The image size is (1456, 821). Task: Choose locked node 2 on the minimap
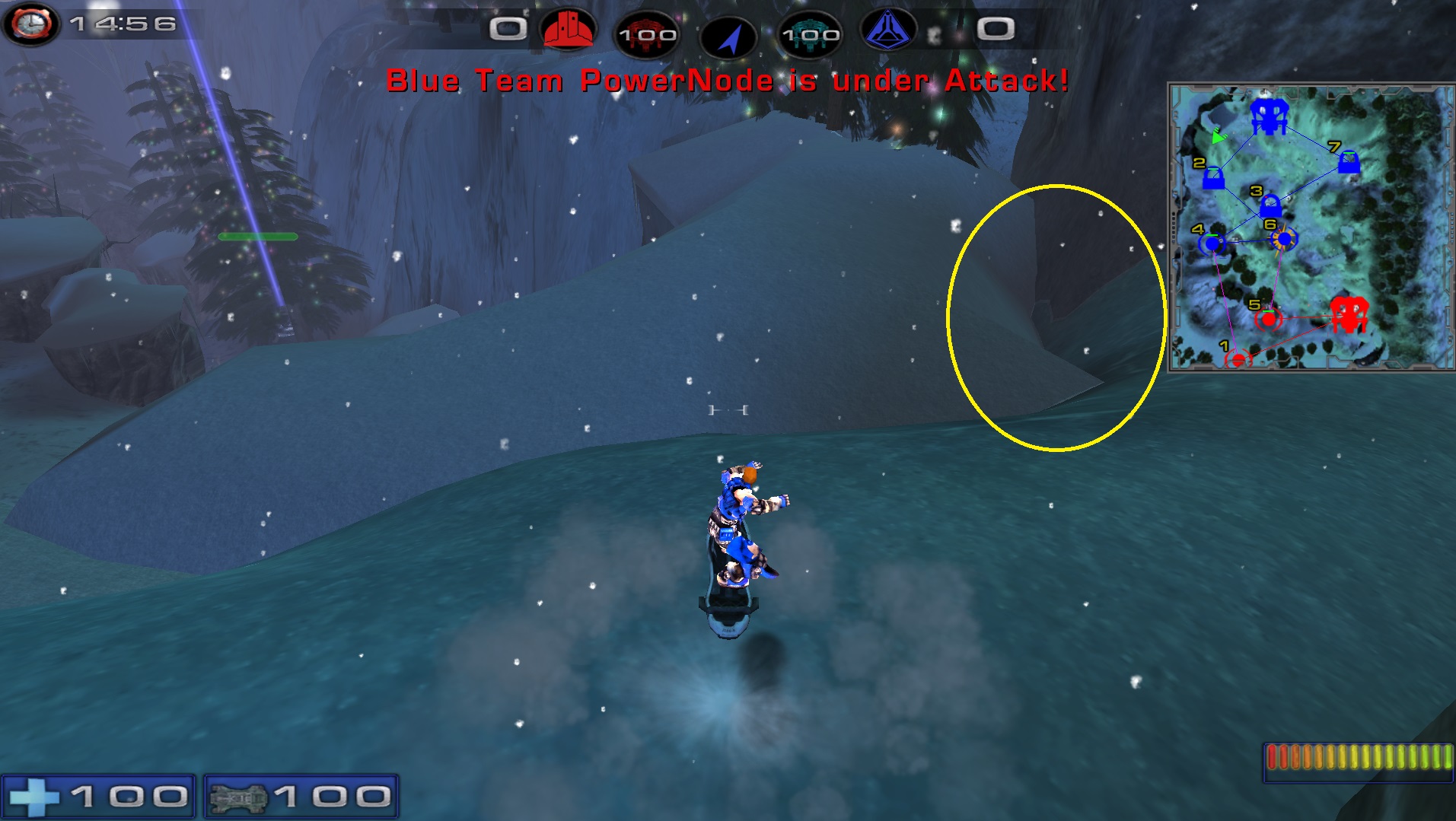(x=1213, y=180)
